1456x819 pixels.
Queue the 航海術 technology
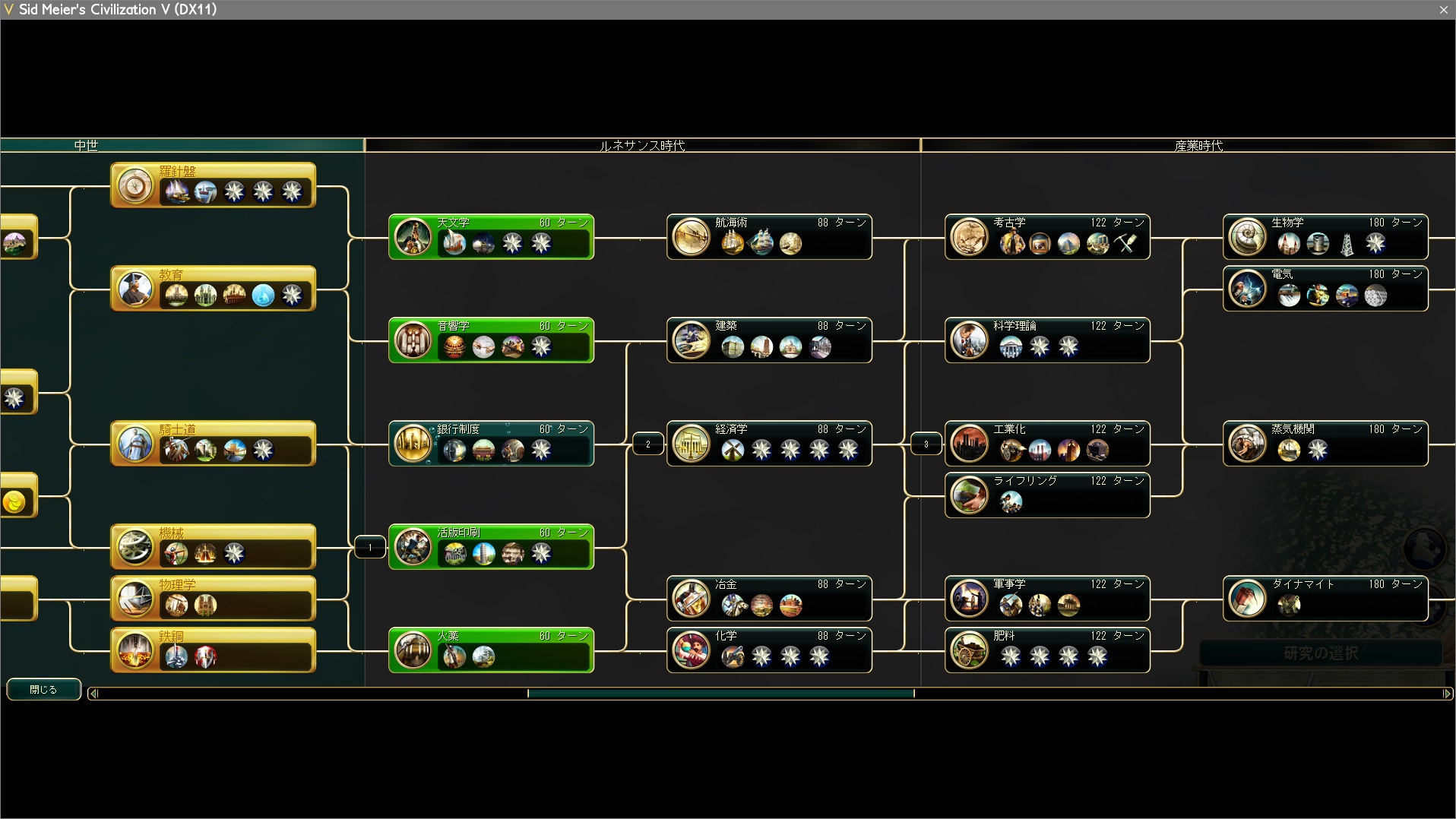point(769,237)
